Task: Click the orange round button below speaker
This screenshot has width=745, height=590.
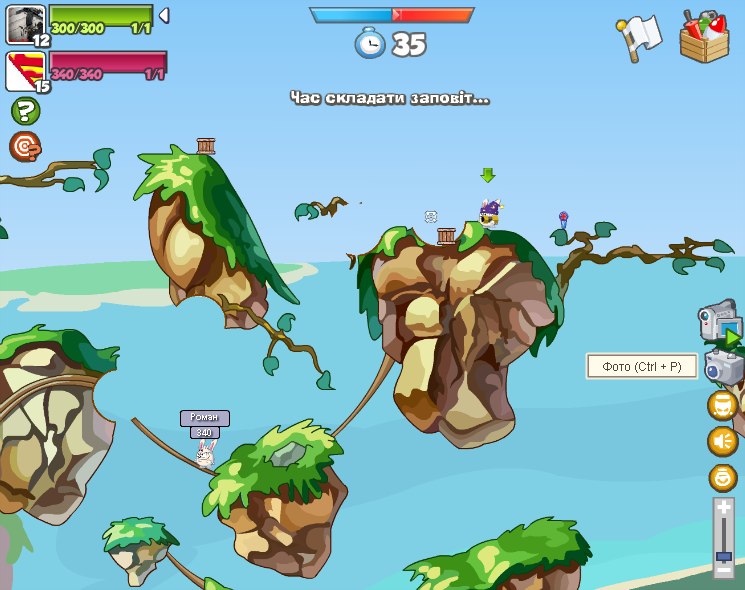Action: (722, 477)
